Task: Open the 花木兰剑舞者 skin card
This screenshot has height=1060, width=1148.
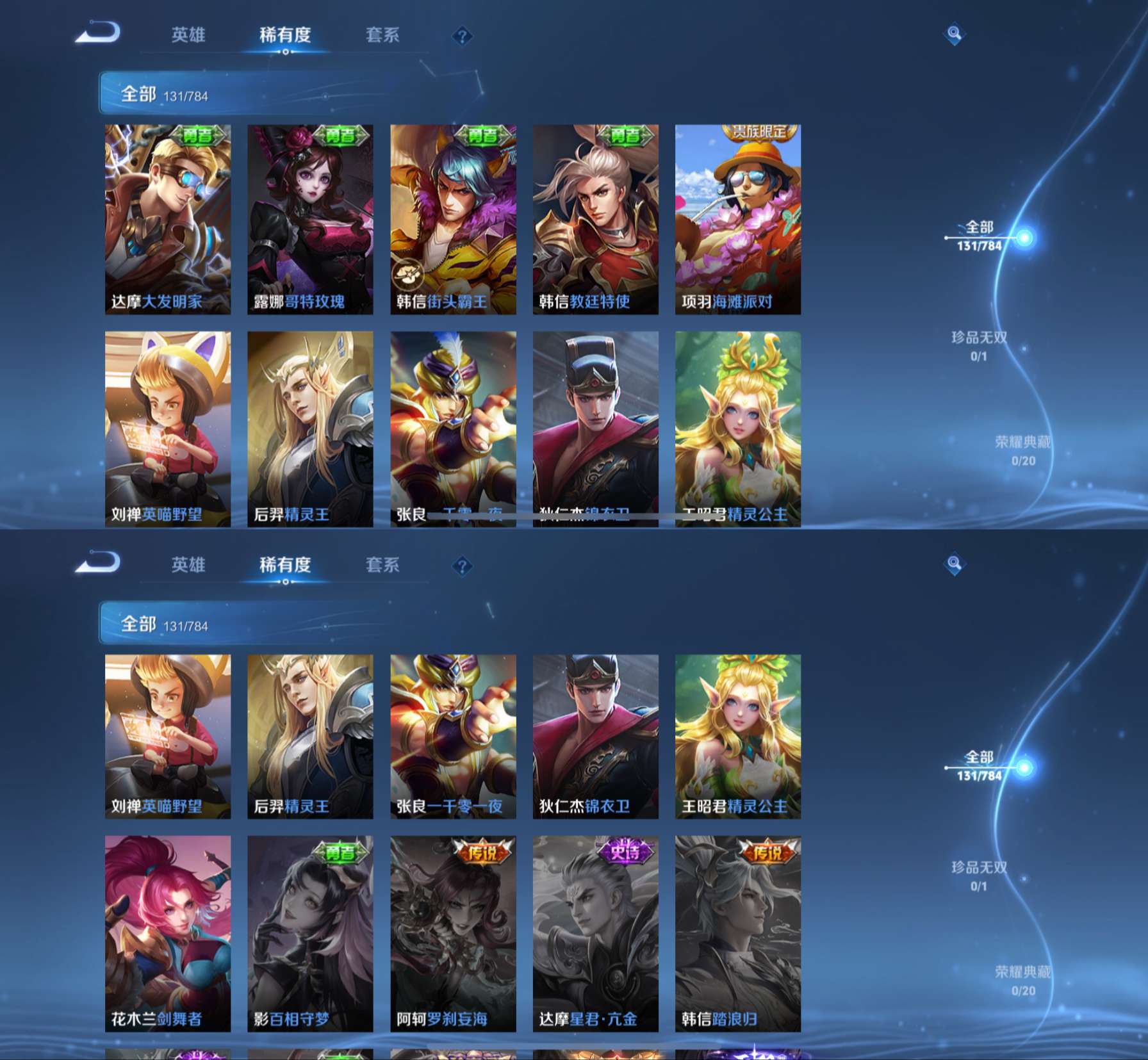Action: click(x=168, y=933)
